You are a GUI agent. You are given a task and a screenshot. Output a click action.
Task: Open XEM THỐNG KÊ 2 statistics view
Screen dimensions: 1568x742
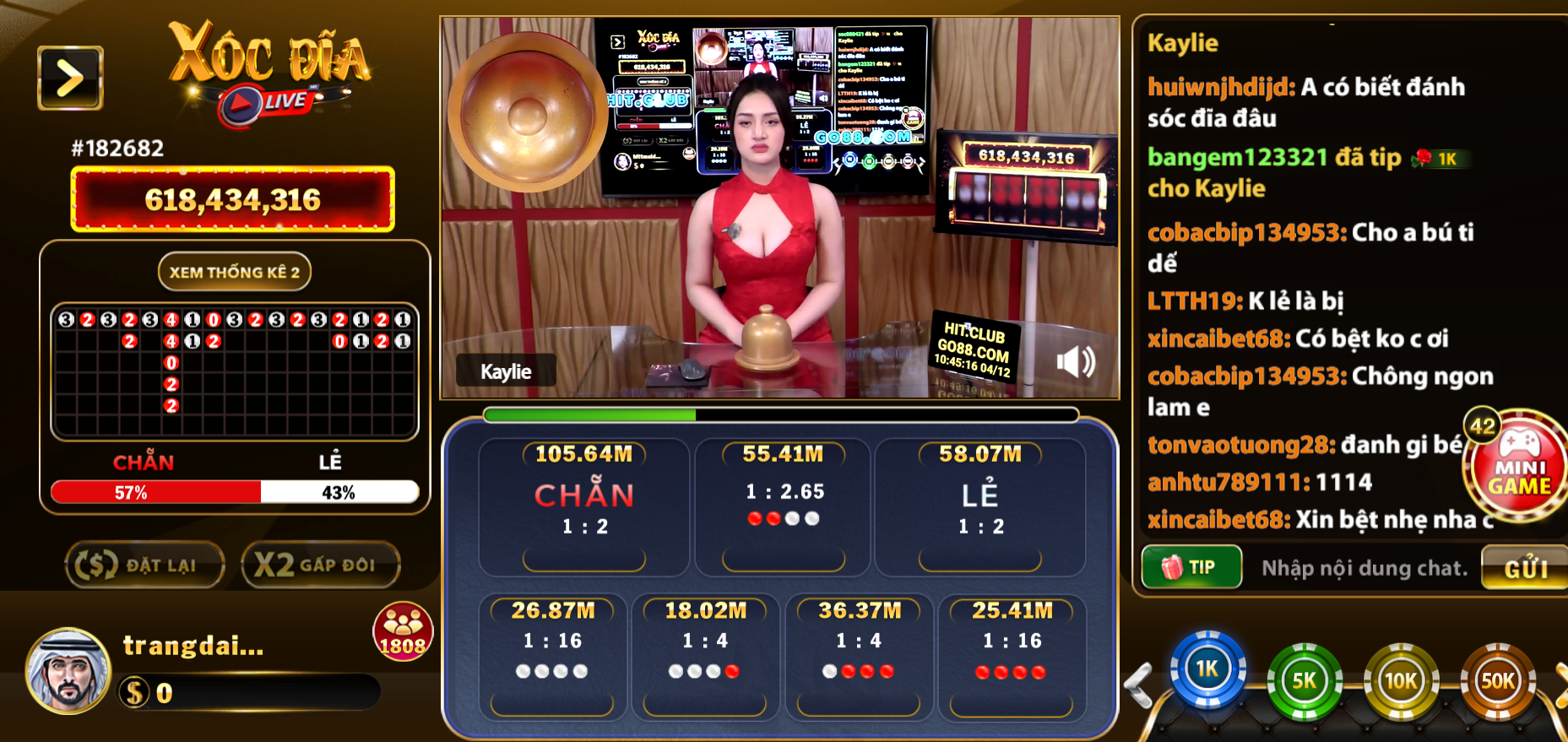point(234,272)
